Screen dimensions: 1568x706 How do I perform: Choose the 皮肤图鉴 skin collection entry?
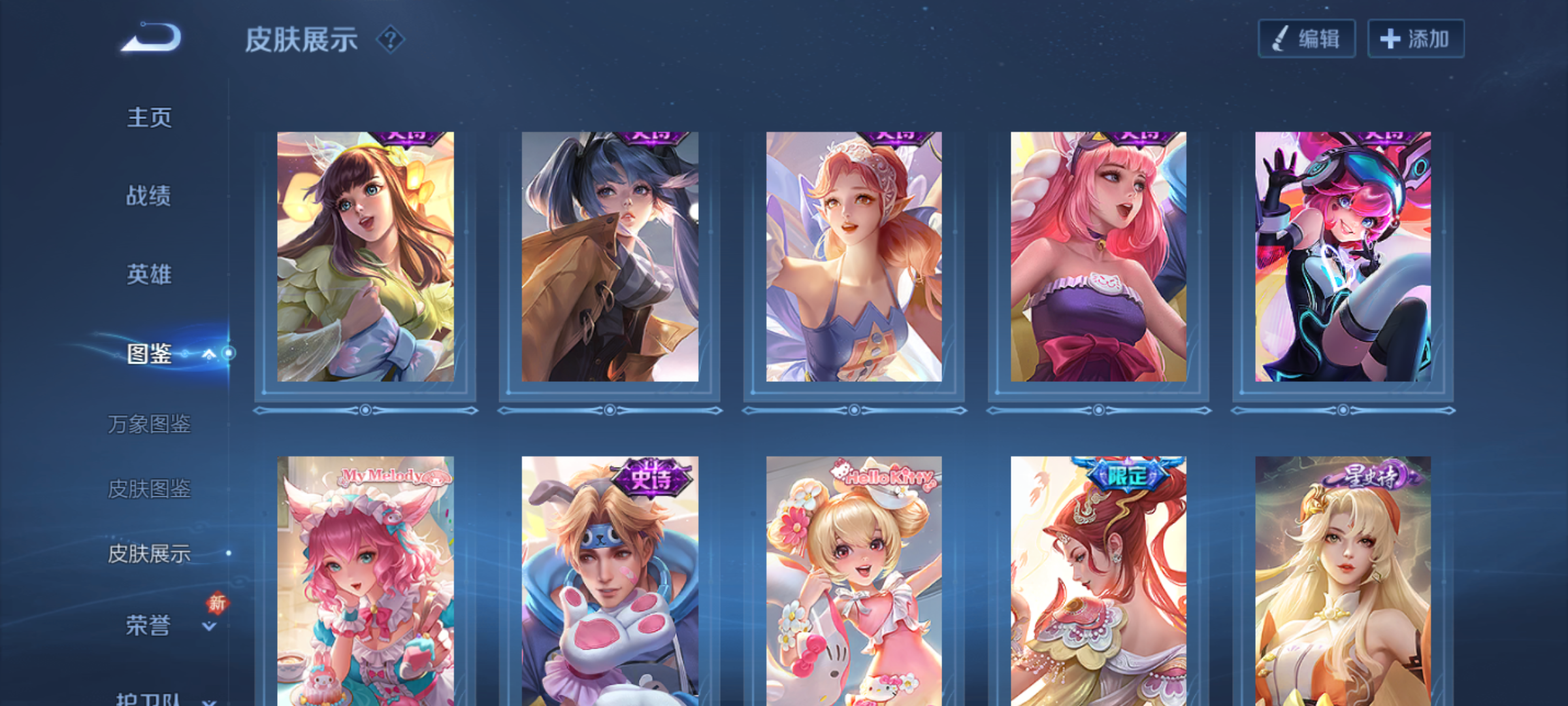tap(149, 488)
